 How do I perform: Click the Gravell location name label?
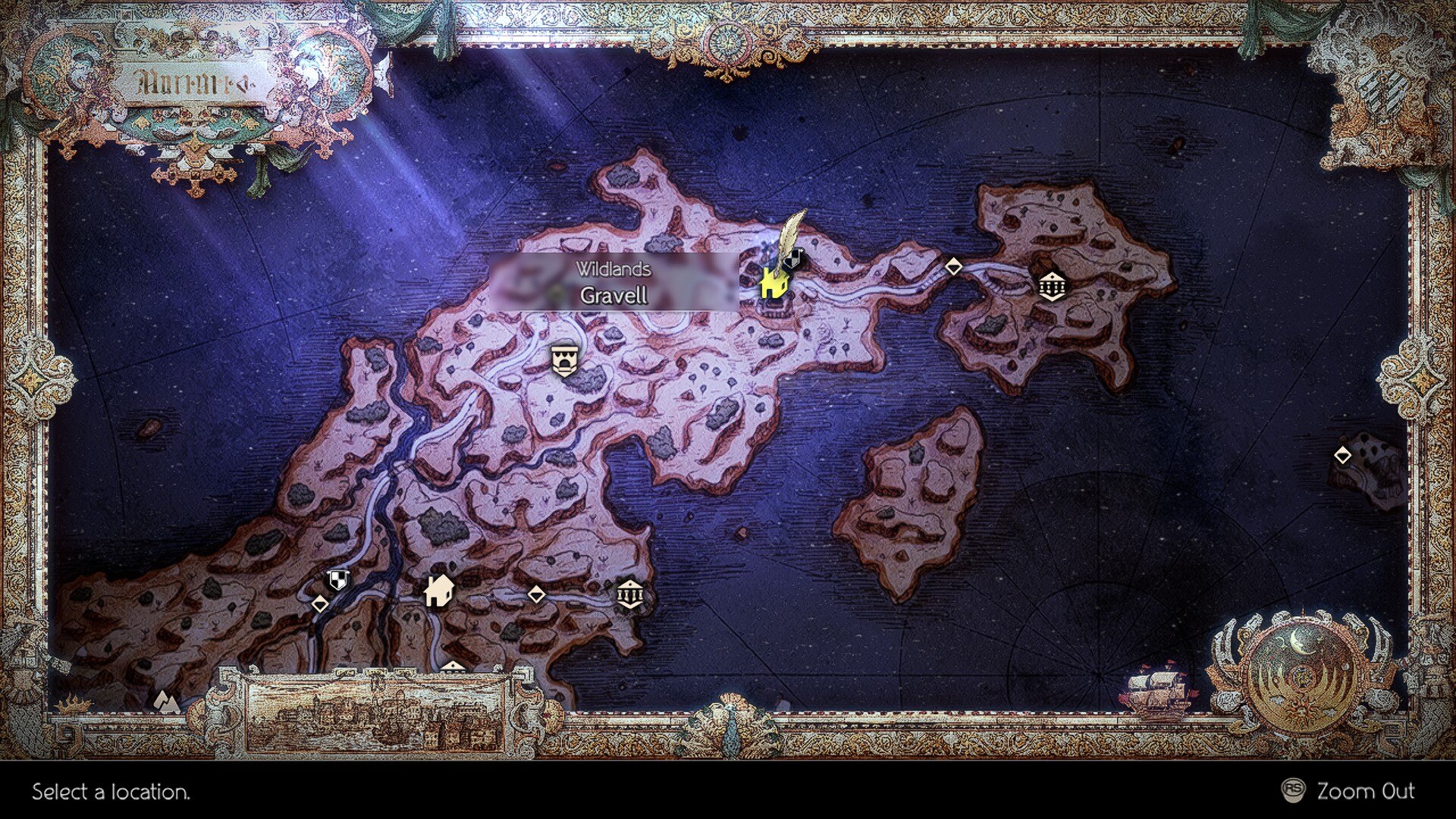click(616, 296)
